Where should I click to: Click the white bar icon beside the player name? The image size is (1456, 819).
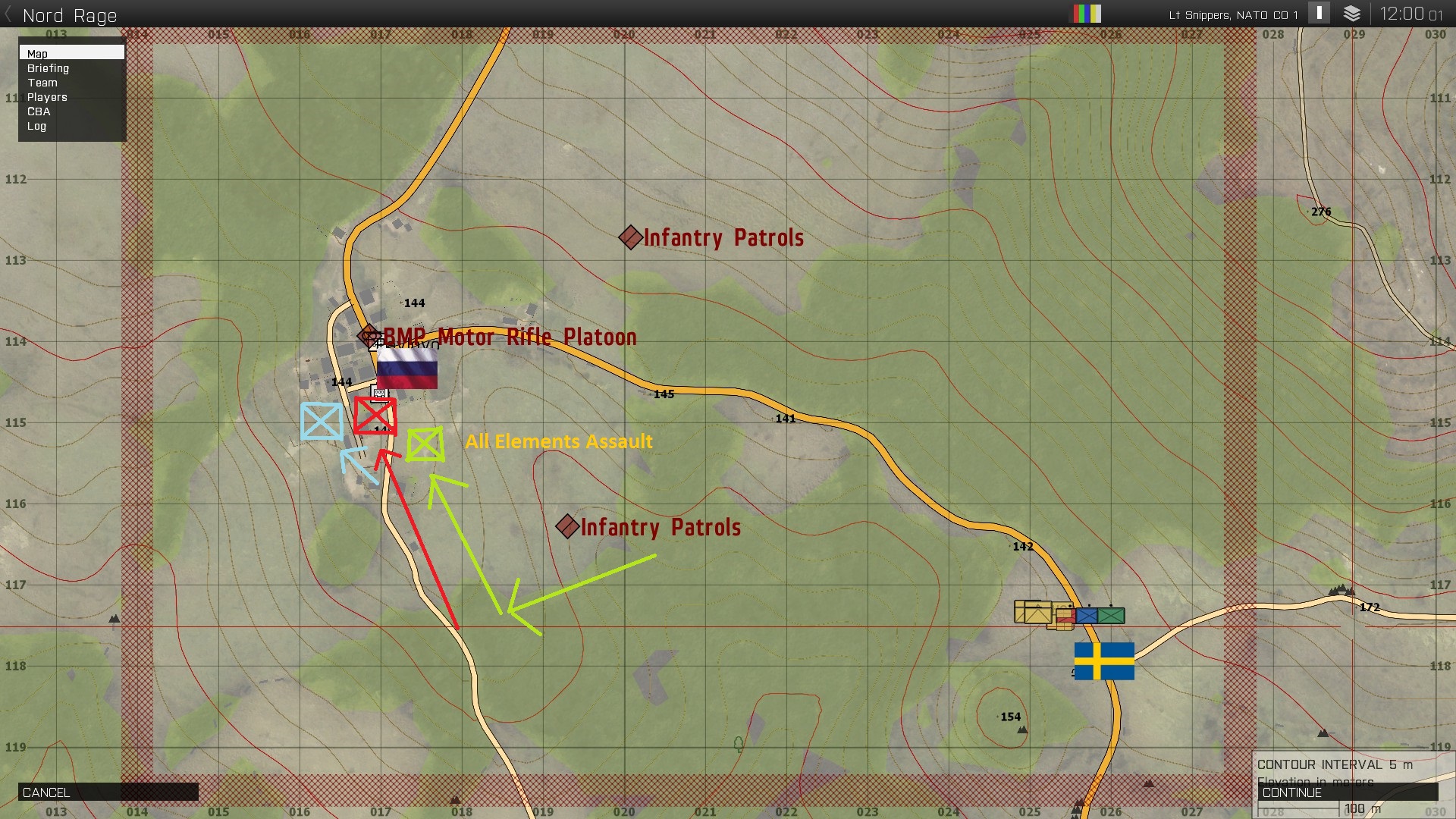coord(1319,13)
